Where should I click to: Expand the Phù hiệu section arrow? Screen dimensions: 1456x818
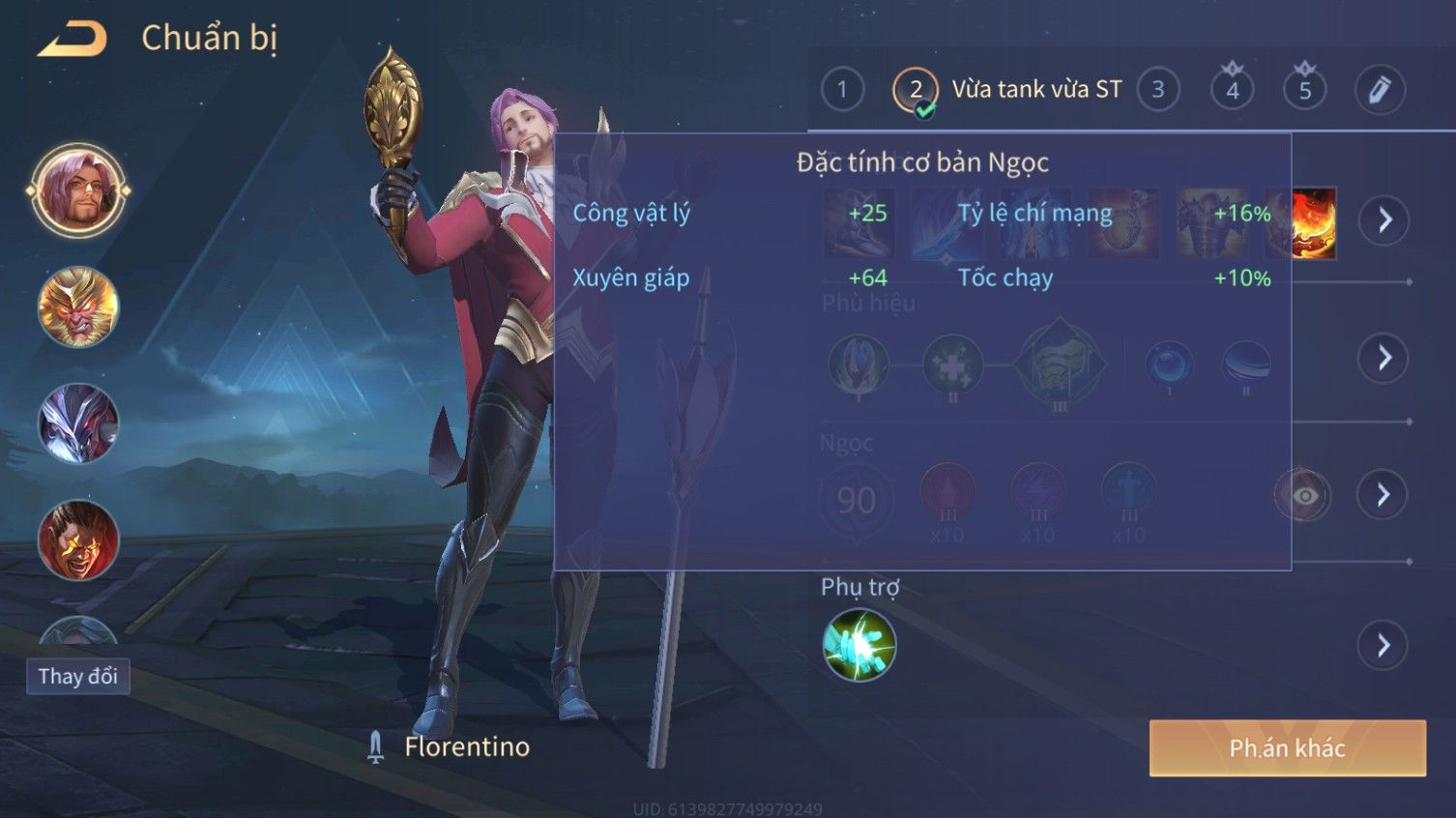click(x=1384, y=358)
